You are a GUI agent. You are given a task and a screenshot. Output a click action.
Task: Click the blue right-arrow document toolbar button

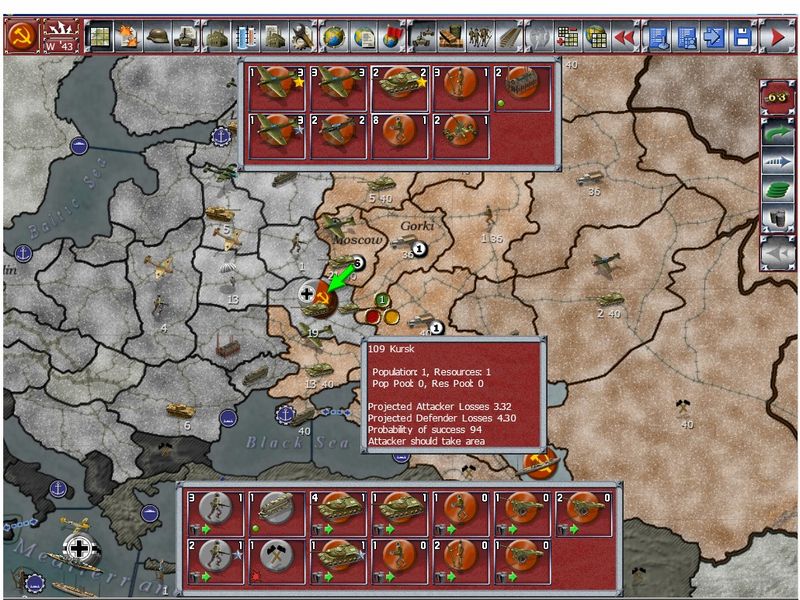click(714, 38)
